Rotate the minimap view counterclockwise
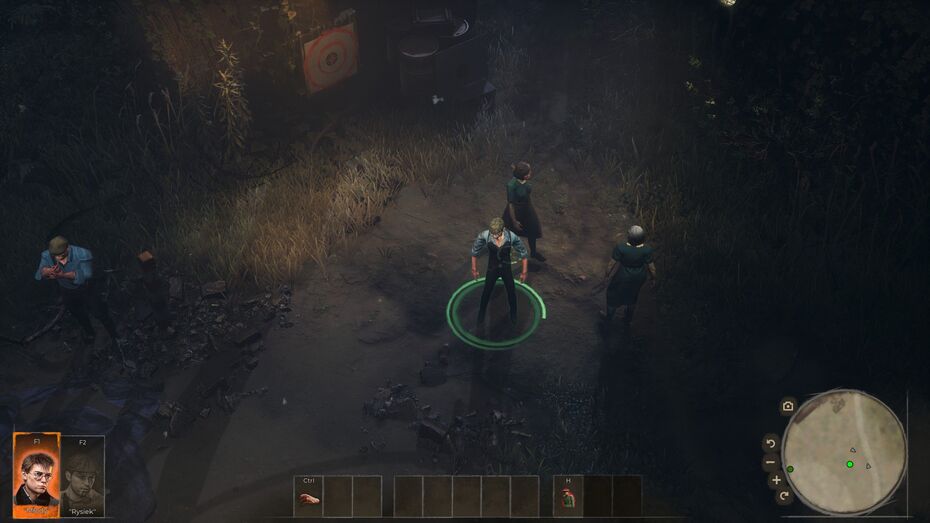Image resolution: width=930 pixels, height=523 pixels. coord(770,442)
